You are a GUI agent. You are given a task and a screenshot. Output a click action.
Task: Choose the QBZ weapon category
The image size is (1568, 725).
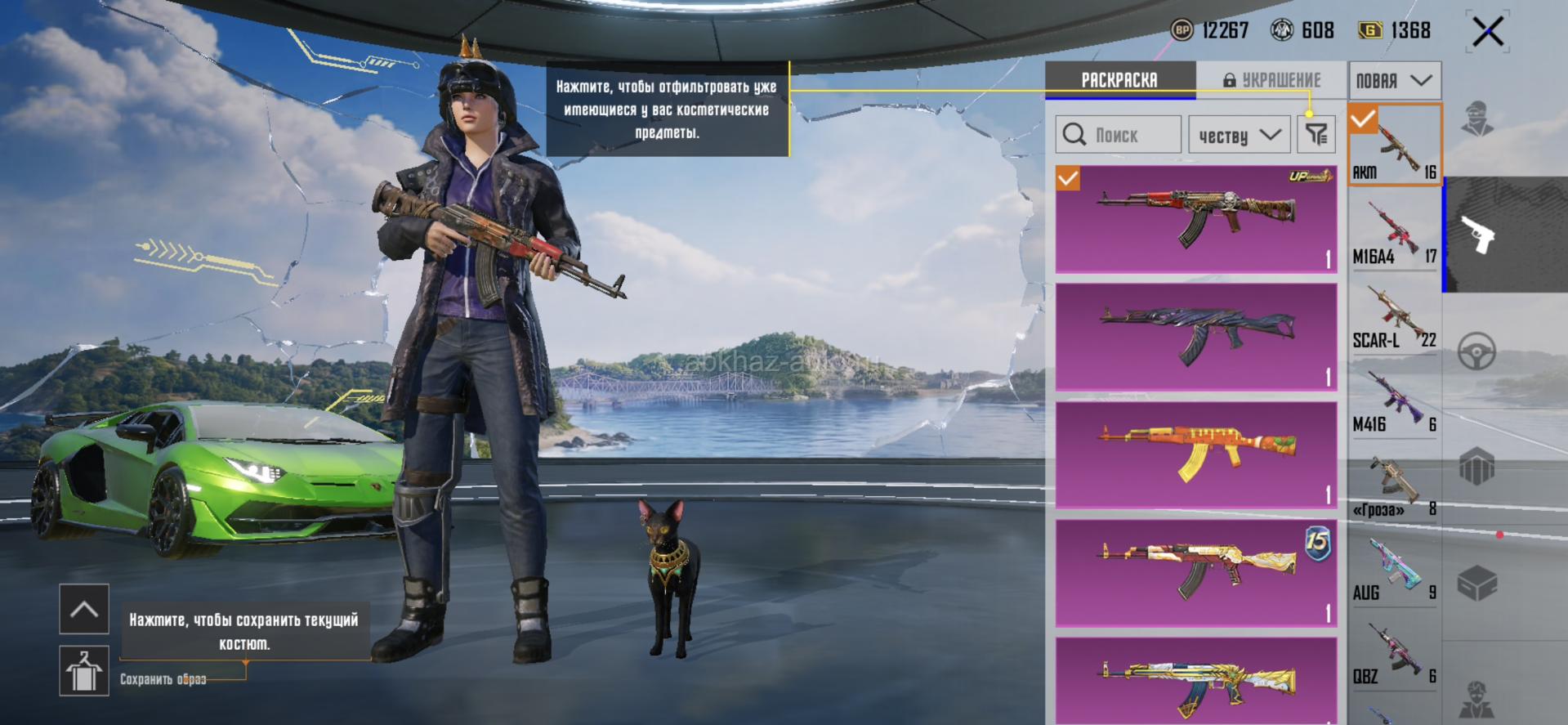point(1394,656)
